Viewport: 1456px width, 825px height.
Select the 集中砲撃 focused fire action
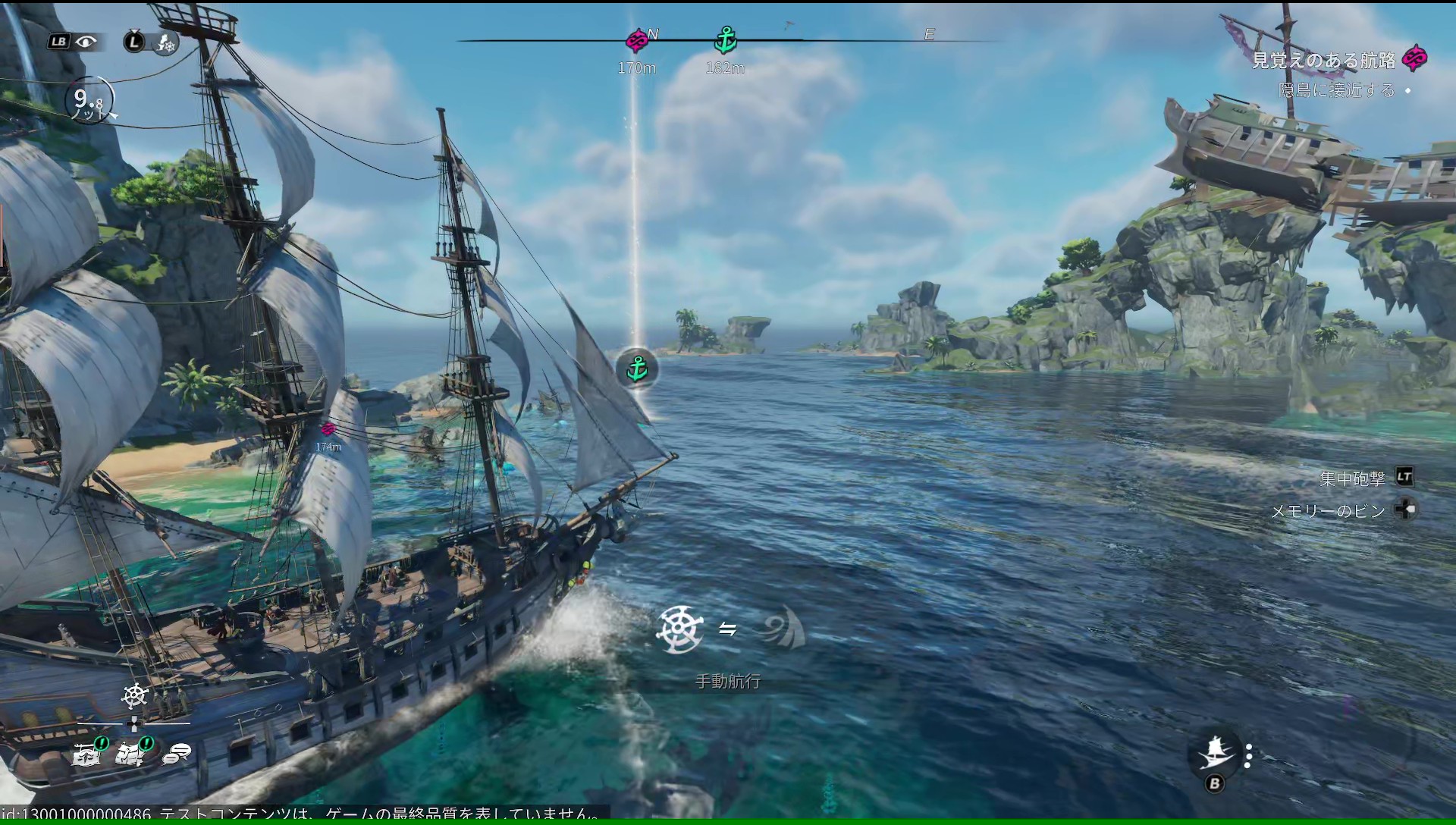[x=1352, y=478]
